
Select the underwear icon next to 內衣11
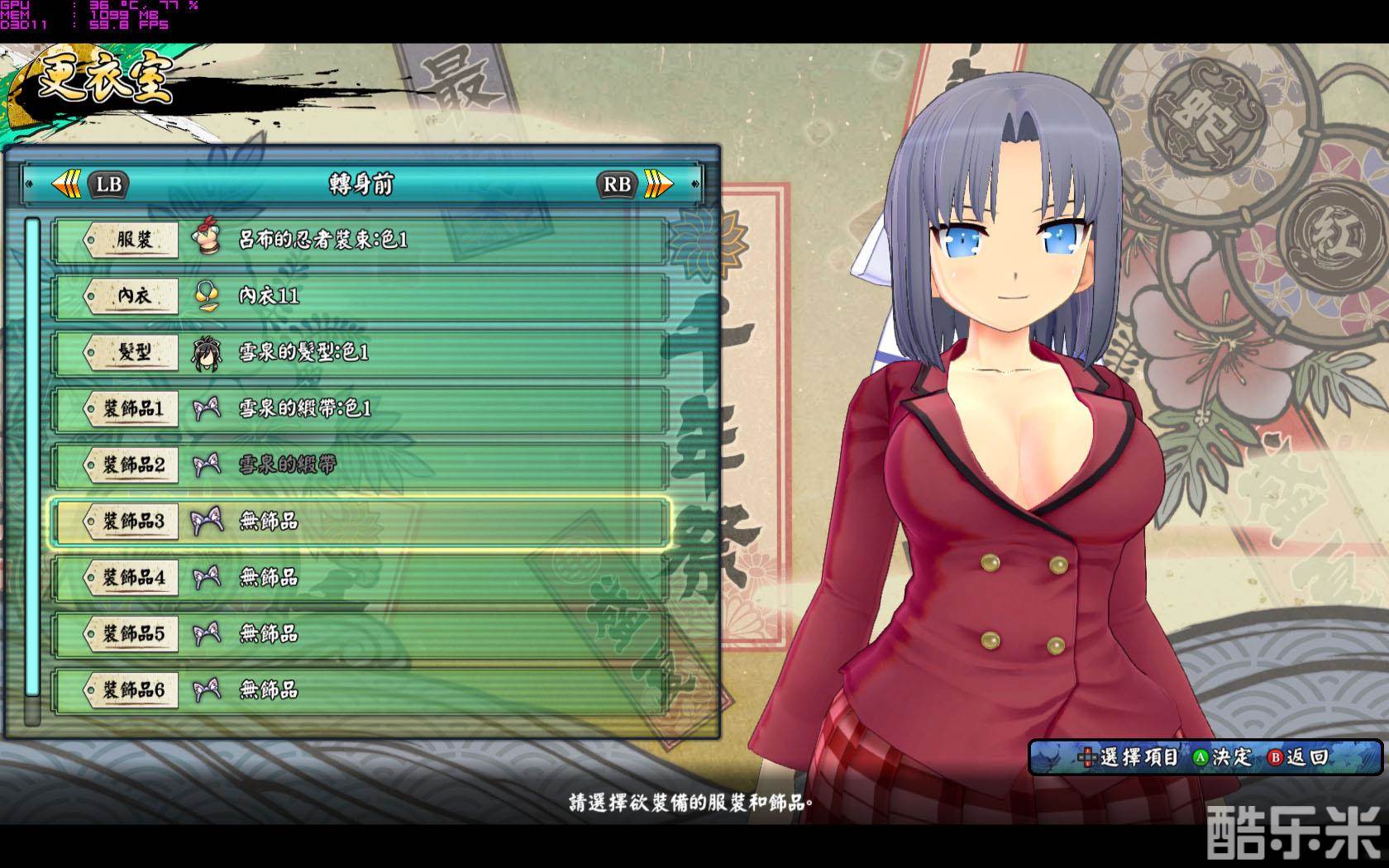(209, 295)
